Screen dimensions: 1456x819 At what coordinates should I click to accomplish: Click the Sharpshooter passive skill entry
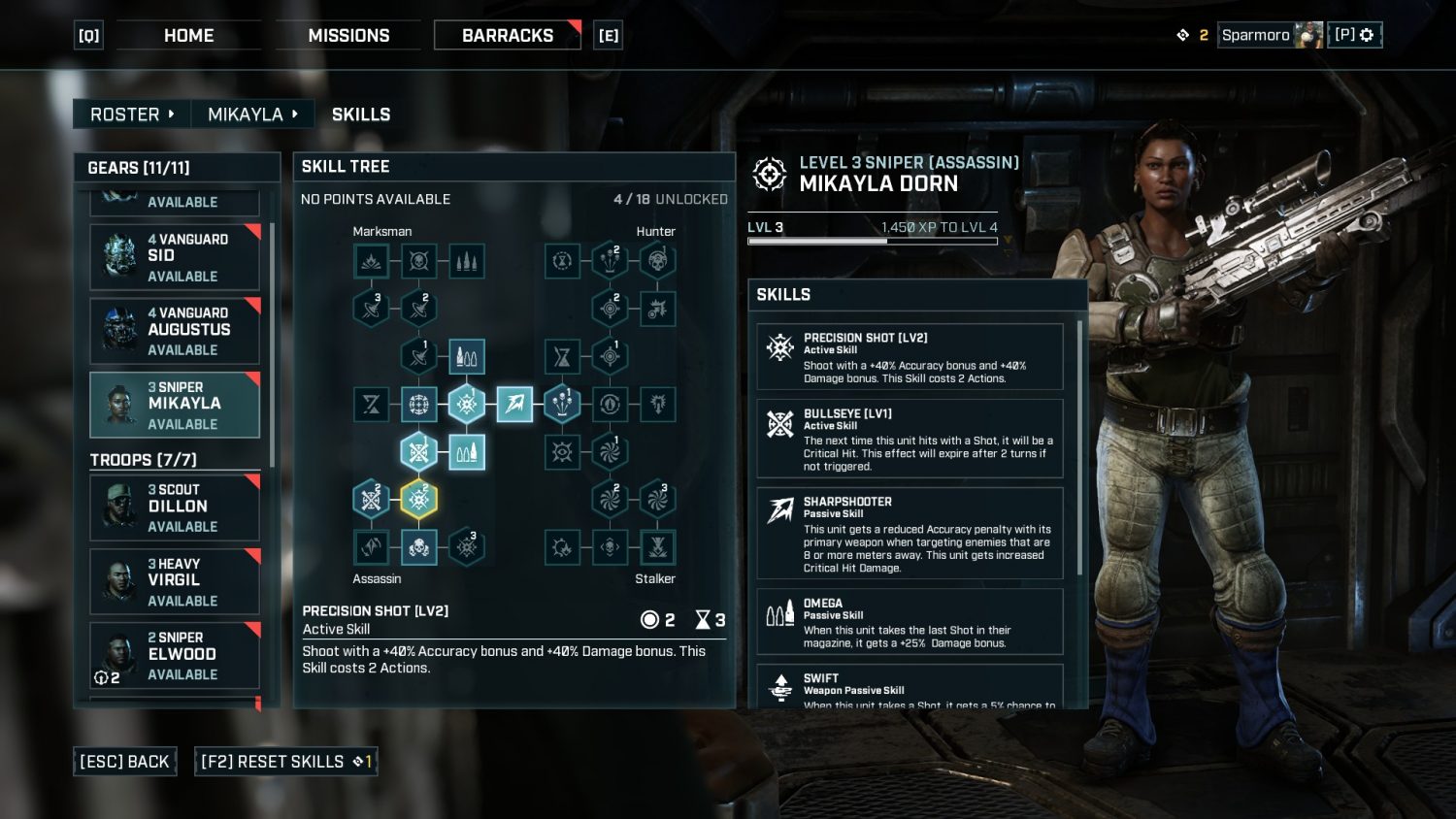910,534
